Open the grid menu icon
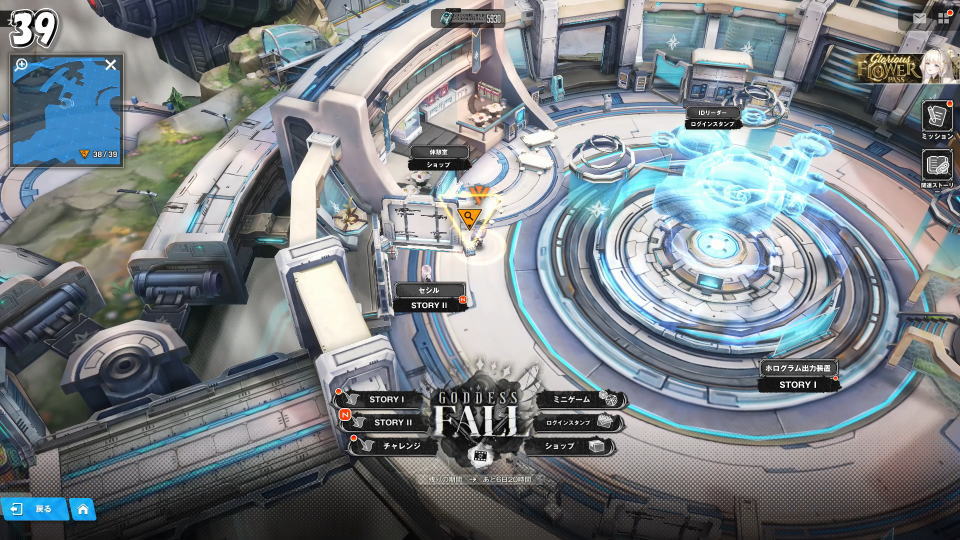 (942, 18)
